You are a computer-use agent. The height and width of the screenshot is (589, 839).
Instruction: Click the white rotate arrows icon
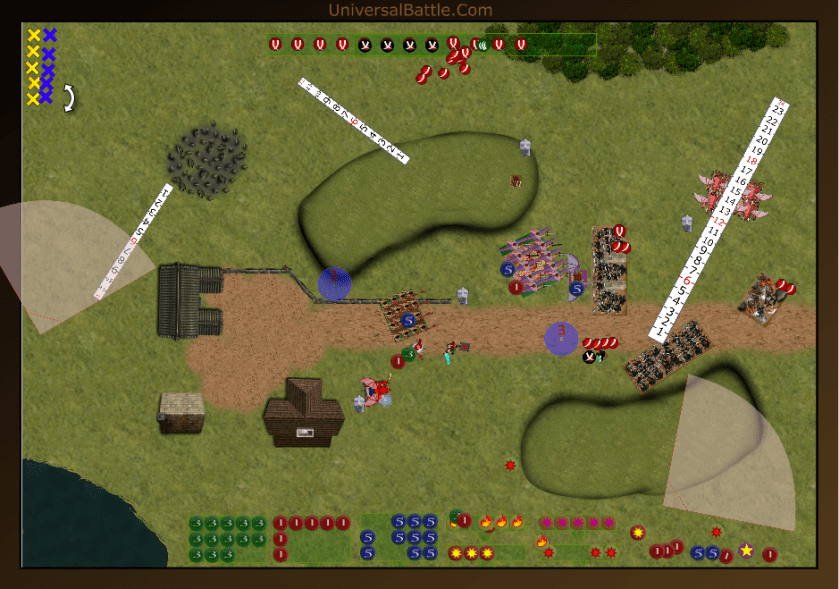pos(70,98)
